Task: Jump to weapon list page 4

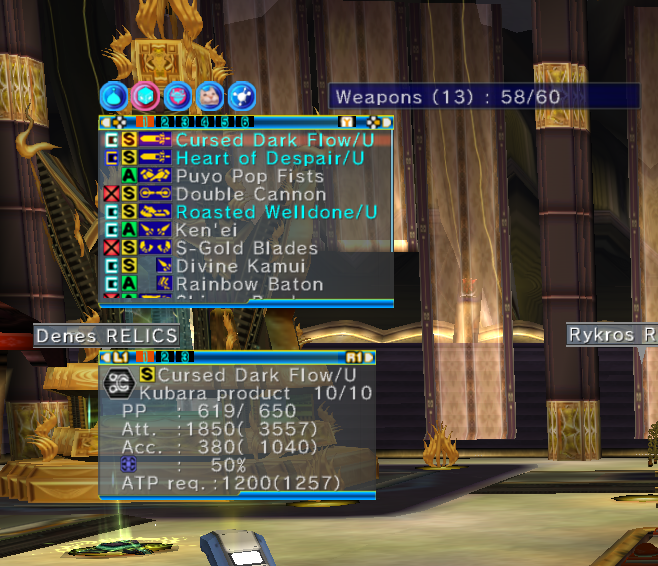Action: (206, 122)
